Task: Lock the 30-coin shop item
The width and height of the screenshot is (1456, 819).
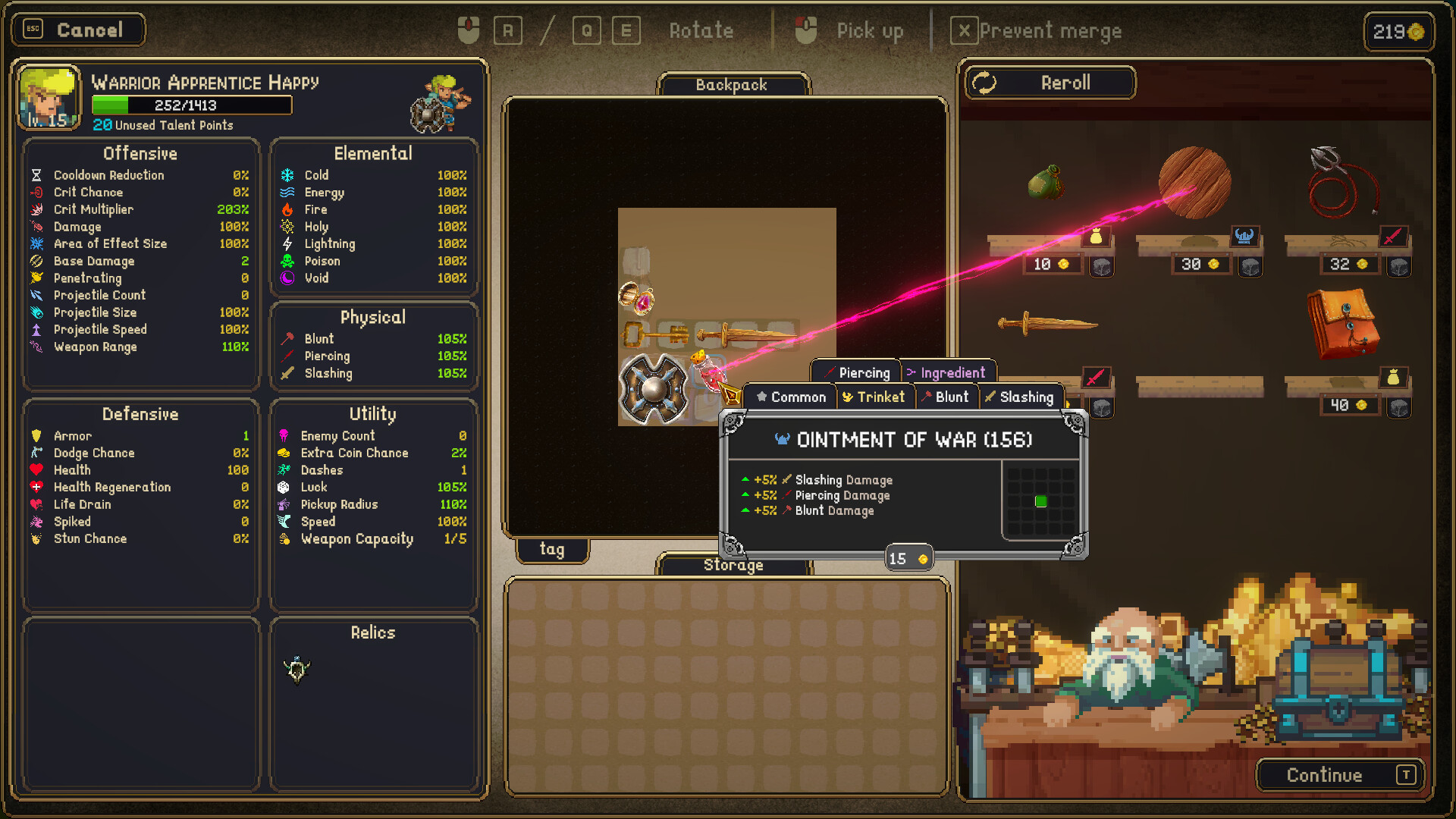Action: pos(1250,266)
